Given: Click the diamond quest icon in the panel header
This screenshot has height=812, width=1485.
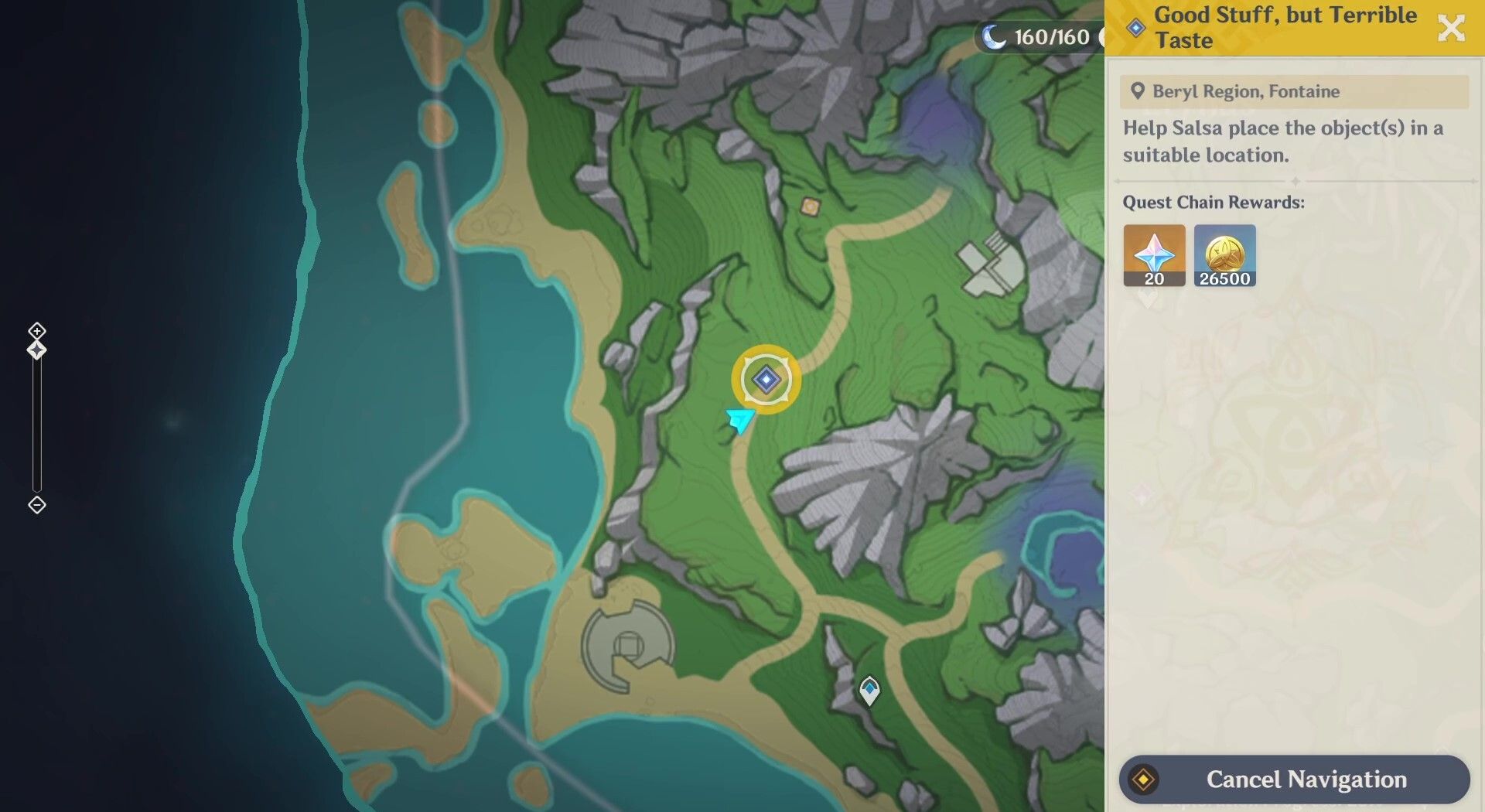Looking at the screenshot, I should 1135,27.
